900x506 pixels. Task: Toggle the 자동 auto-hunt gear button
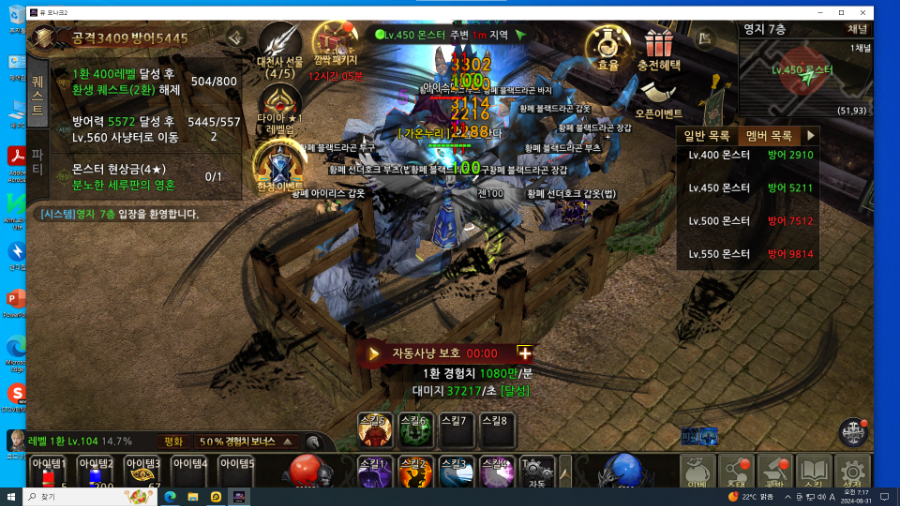(537, 471)
